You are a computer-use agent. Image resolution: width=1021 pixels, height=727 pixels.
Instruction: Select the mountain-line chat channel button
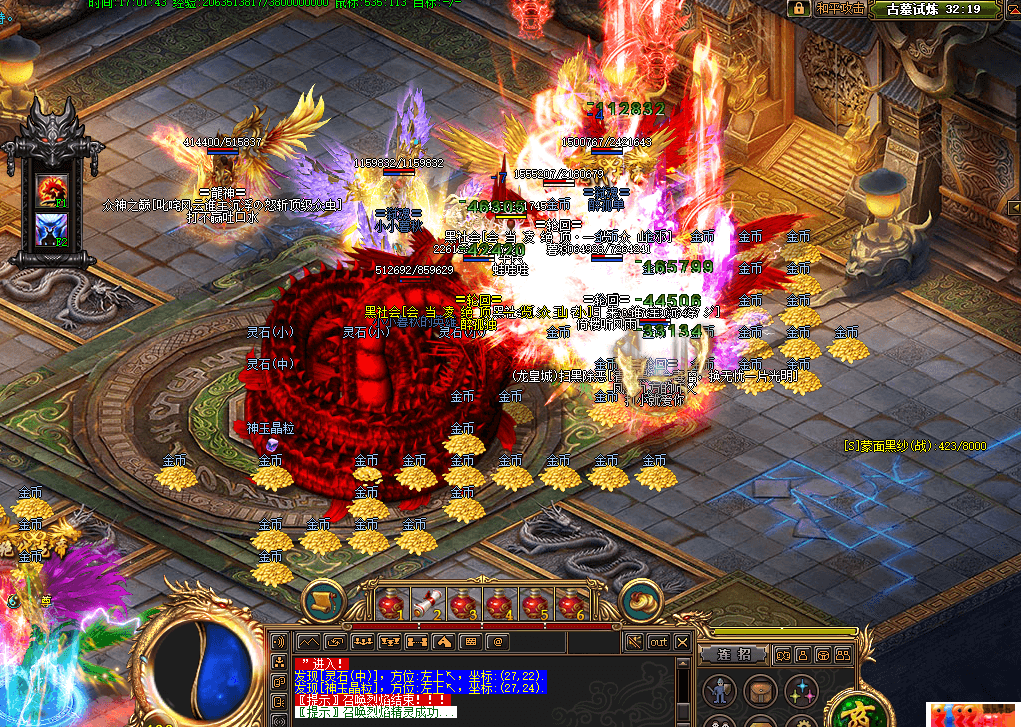(309, 641)
